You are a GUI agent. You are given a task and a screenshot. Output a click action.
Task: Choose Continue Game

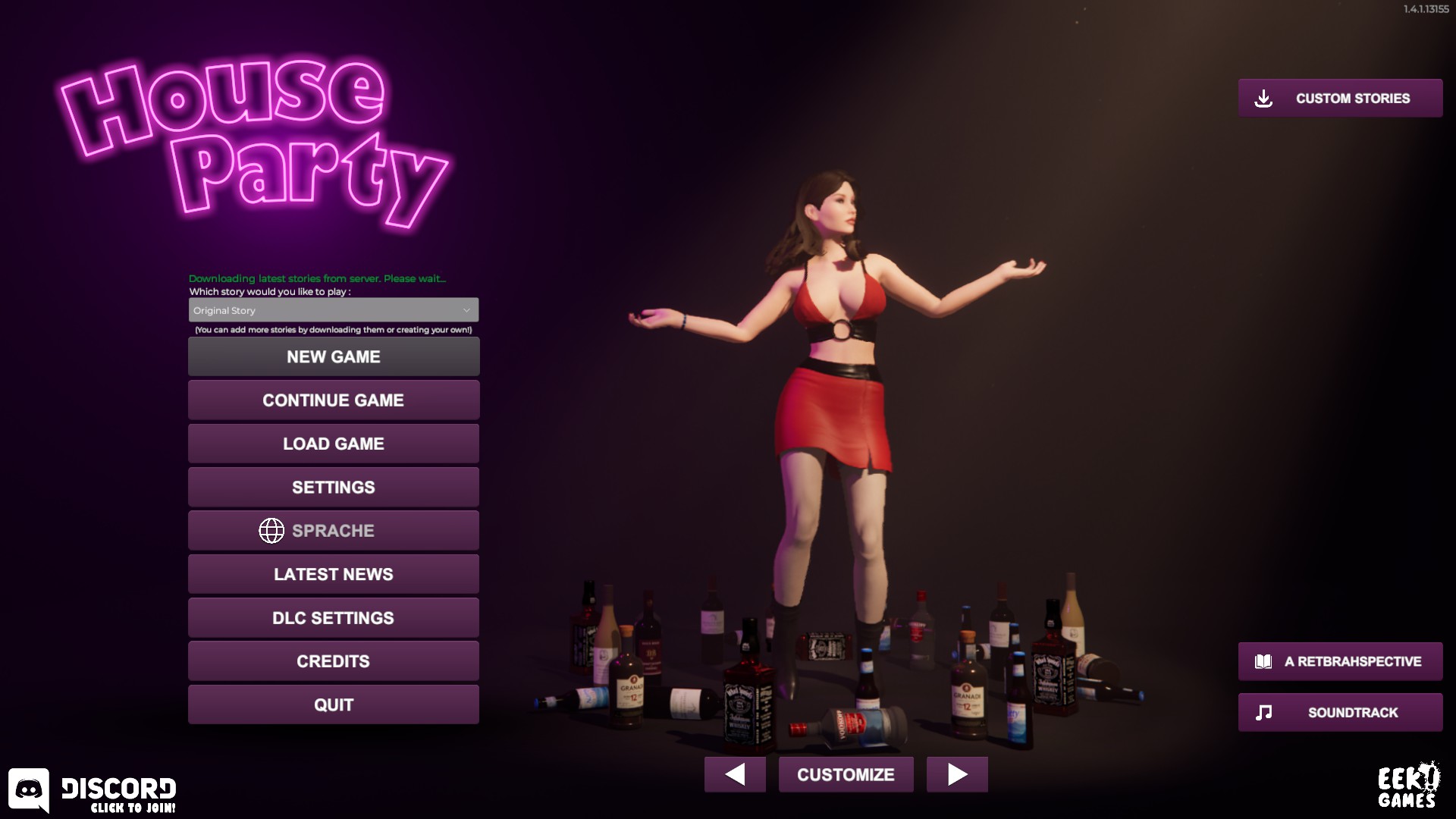point(334,400)
